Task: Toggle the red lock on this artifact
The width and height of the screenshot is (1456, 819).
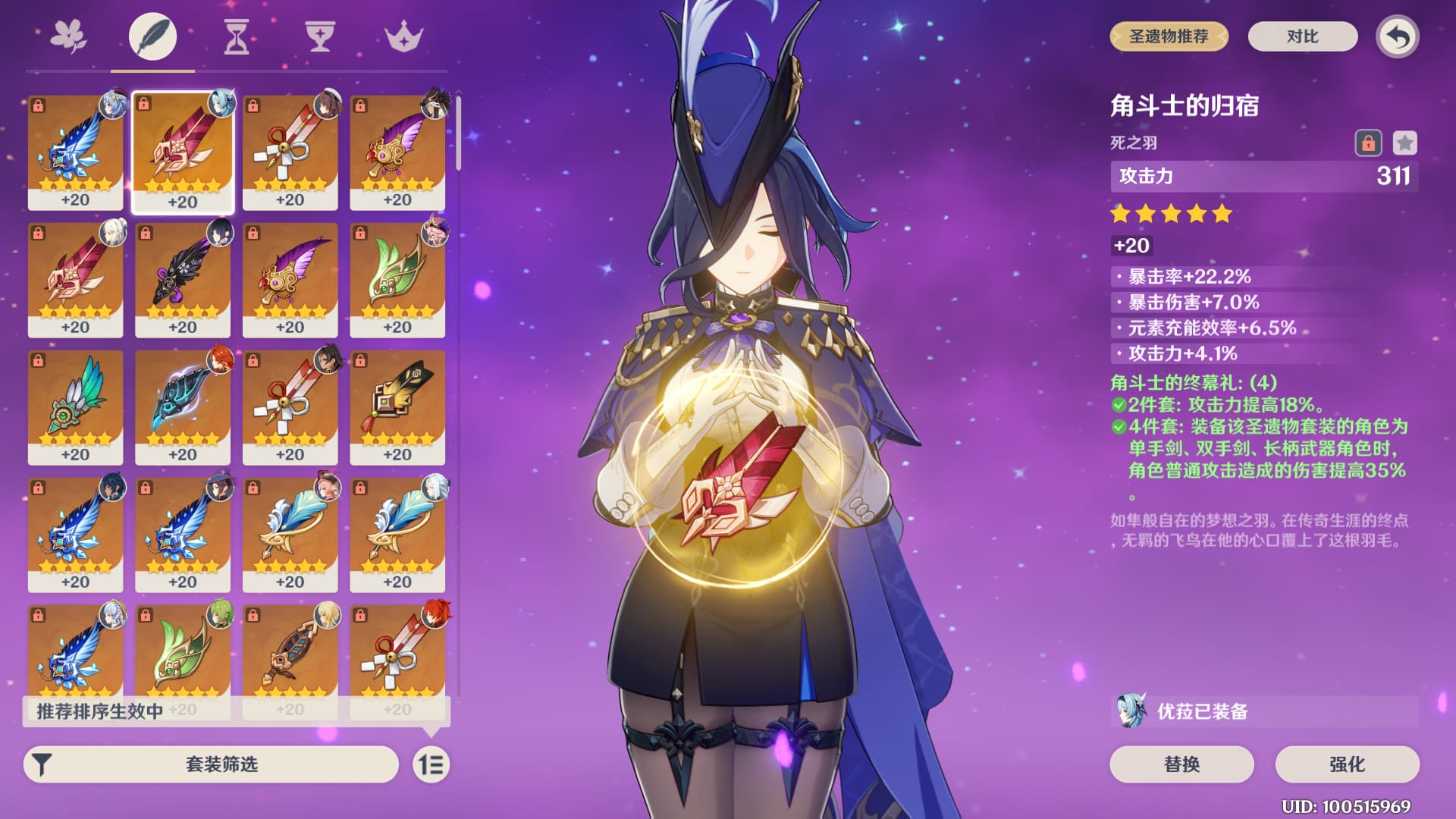Action: pos(1368,143)
